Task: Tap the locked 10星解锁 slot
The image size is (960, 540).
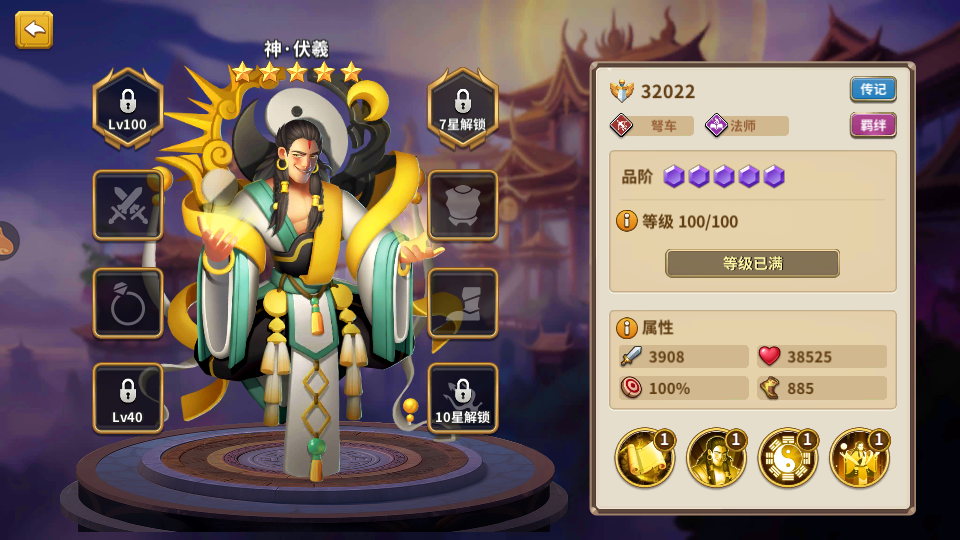Action: (463, 397)
